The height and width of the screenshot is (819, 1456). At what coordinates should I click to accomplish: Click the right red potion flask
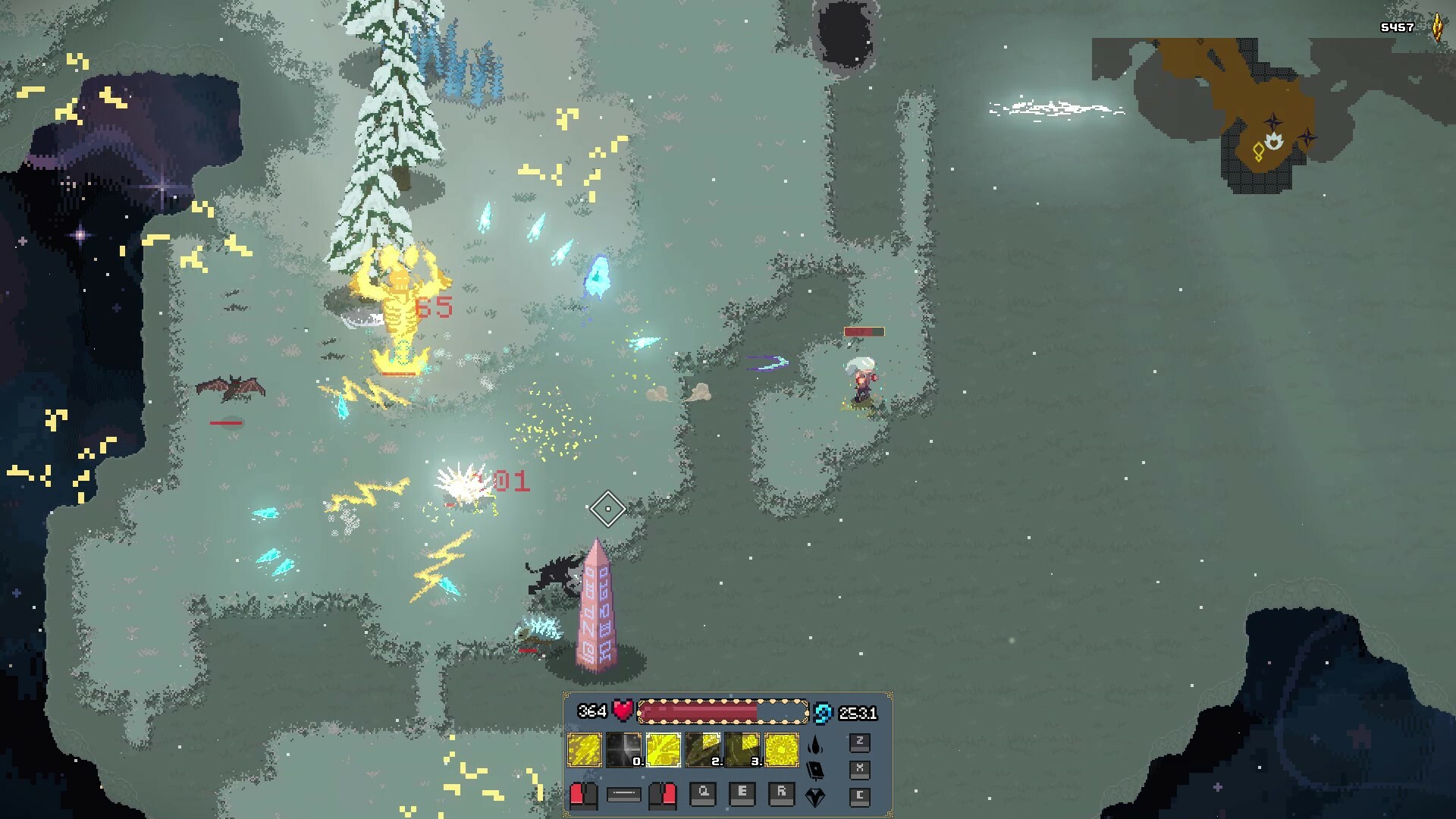click(662, 796)
